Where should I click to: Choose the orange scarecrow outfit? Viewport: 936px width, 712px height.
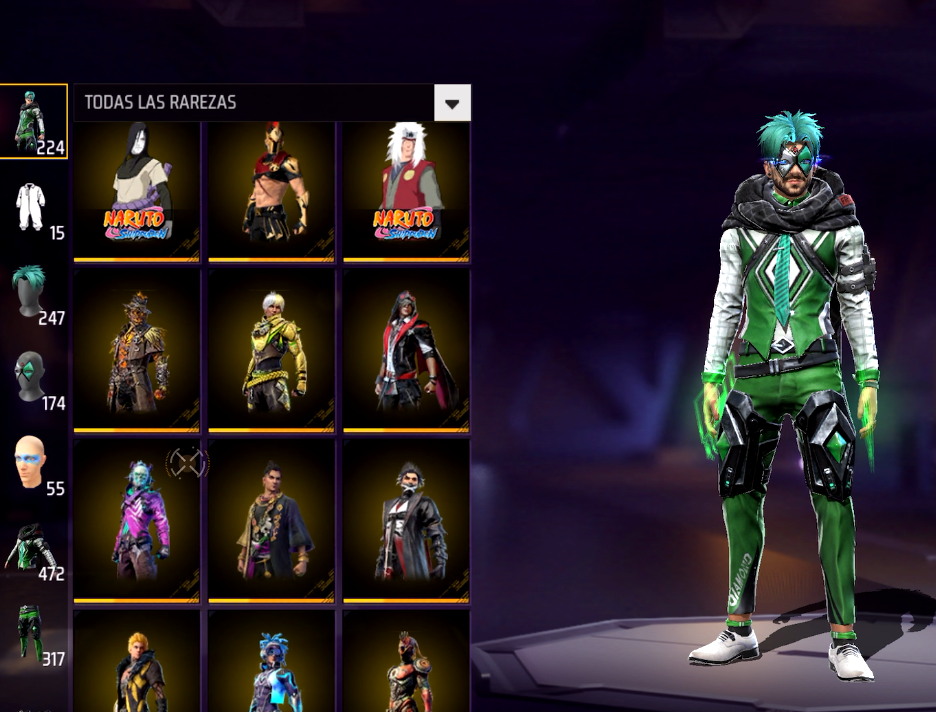137,350
